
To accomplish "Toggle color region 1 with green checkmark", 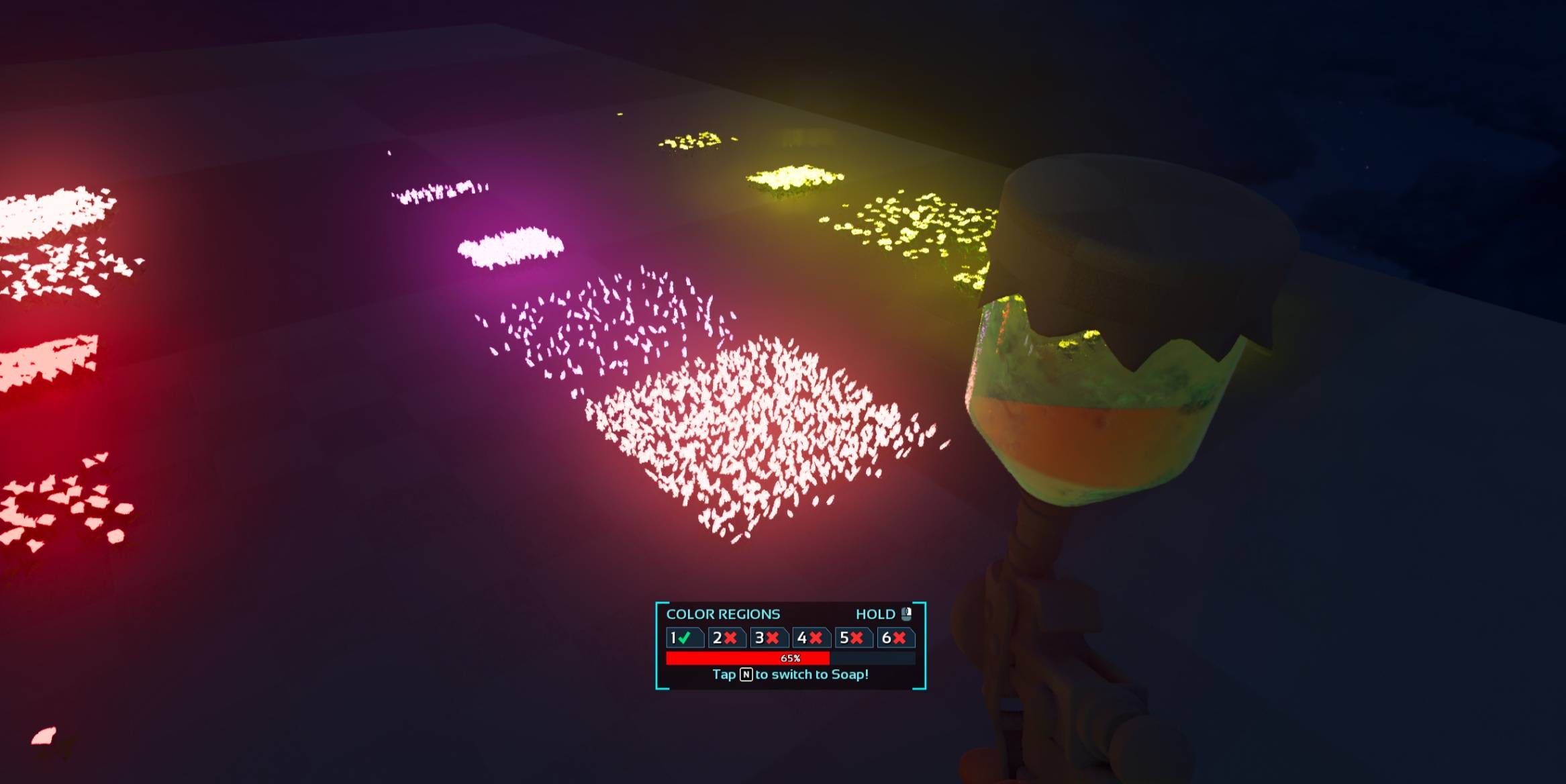I will pos(683,638).
